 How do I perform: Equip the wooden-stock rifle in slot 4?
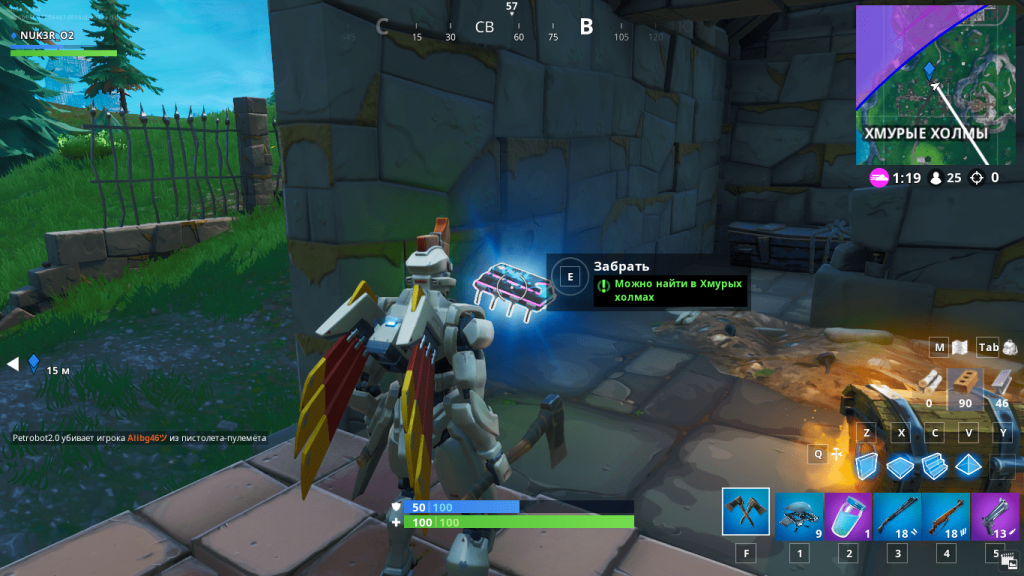(x=945, y=516)
